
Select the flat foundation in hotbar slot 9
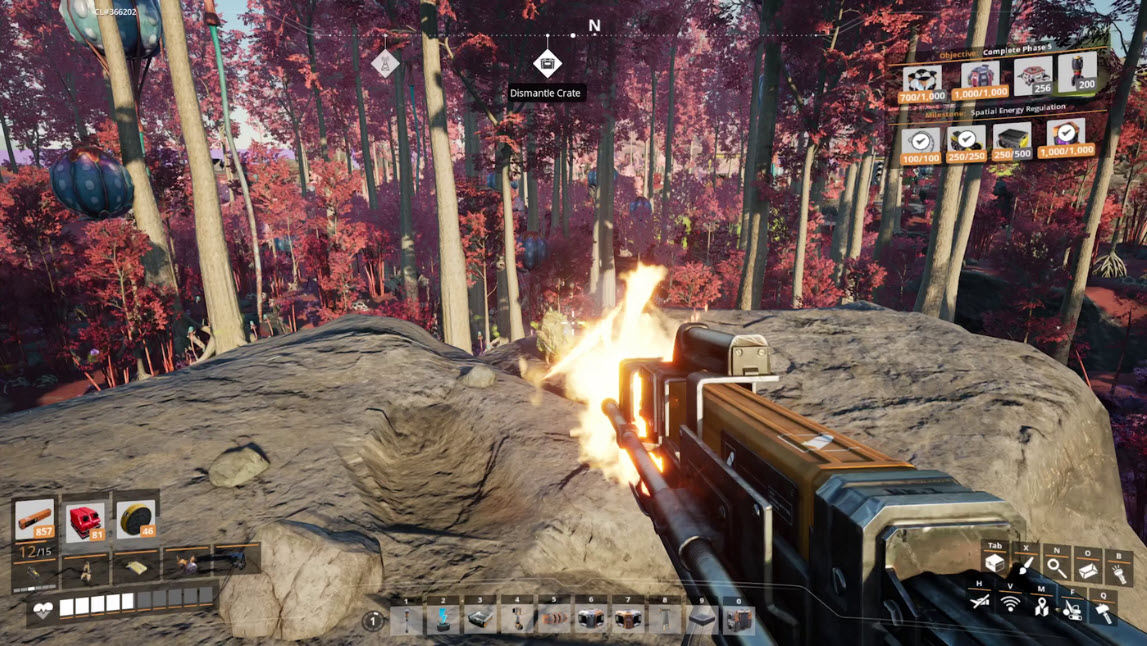702,620
